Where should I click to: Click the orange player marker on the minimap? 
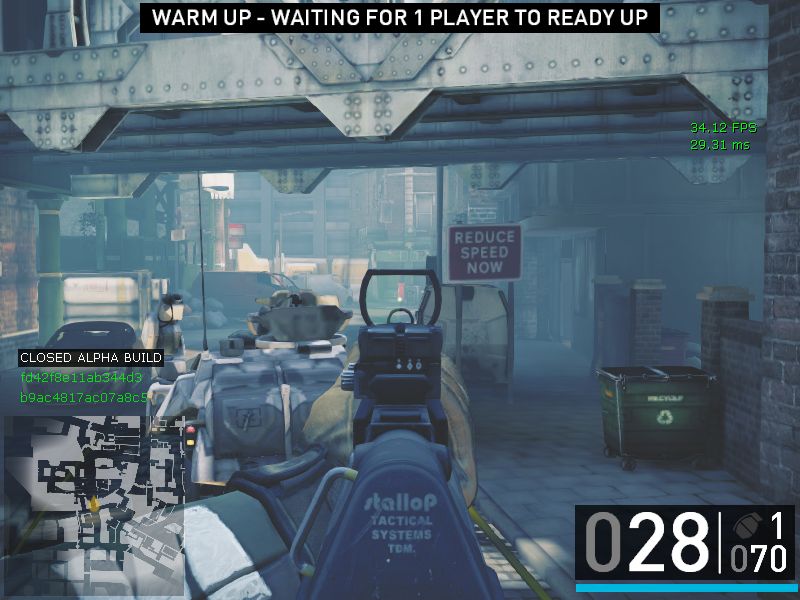coord(93,504)
